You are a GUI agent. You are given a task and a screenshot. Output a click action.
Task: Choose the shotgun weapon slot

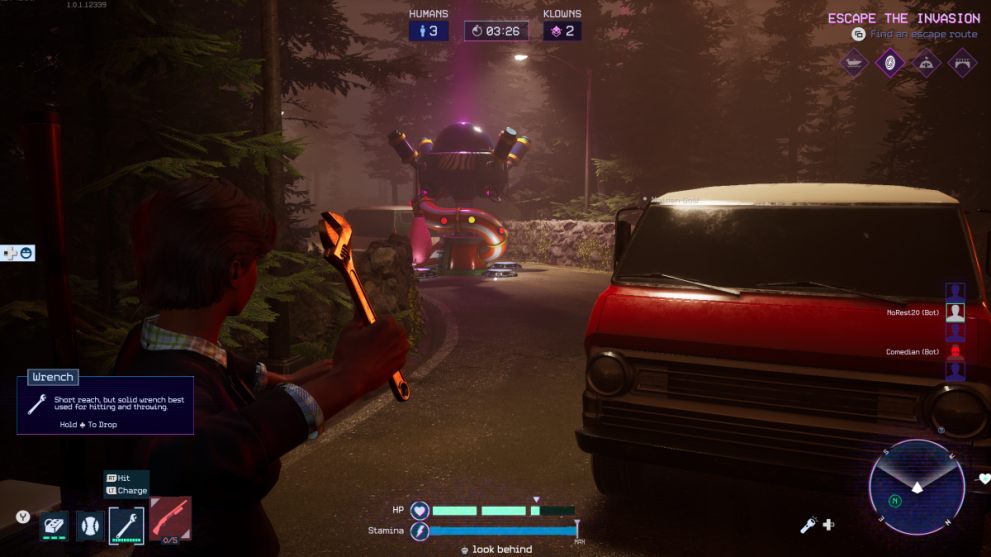coord(170,519)
